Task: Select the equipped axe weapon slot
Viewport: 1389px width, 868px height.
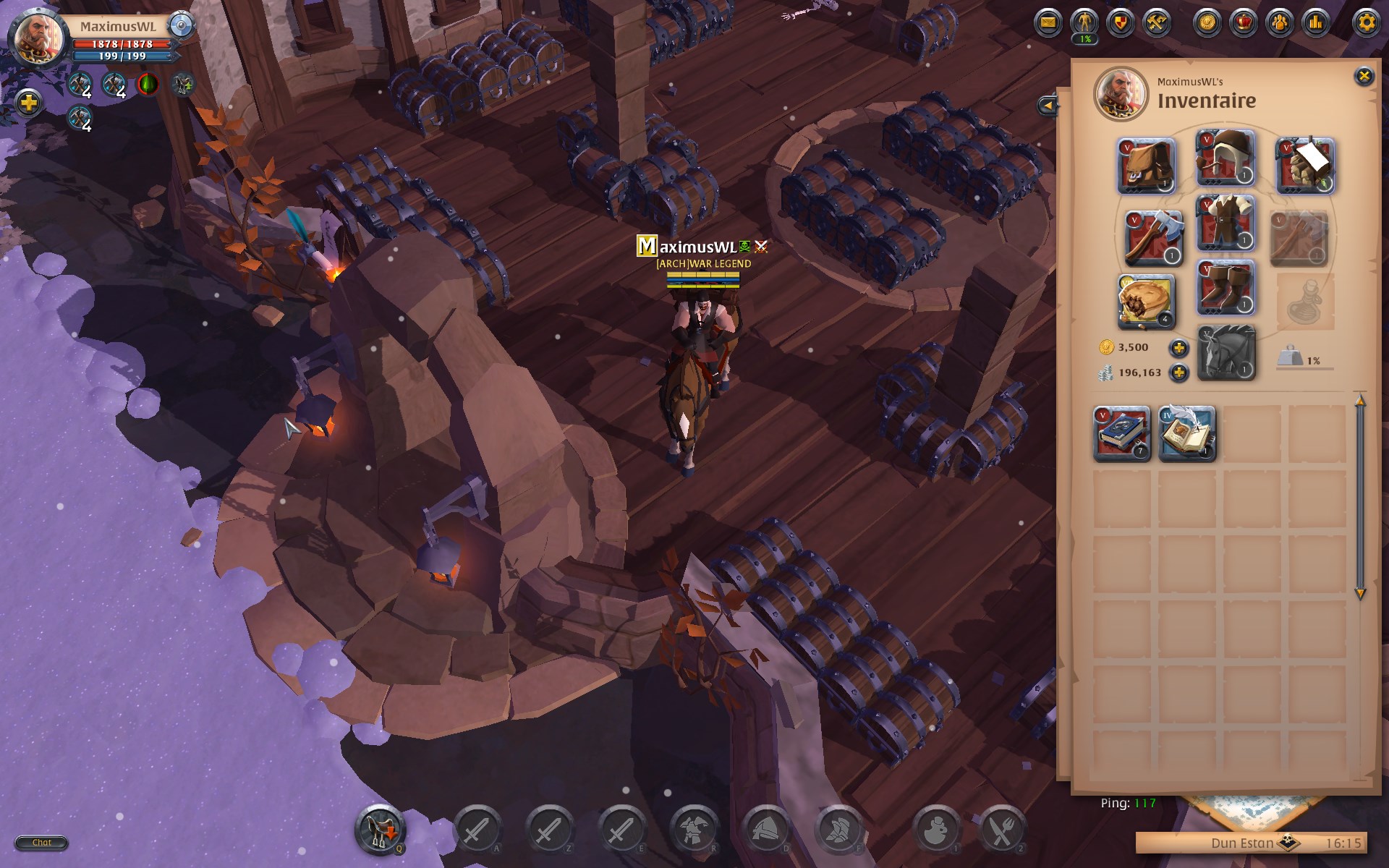Action: (1153, 238)
